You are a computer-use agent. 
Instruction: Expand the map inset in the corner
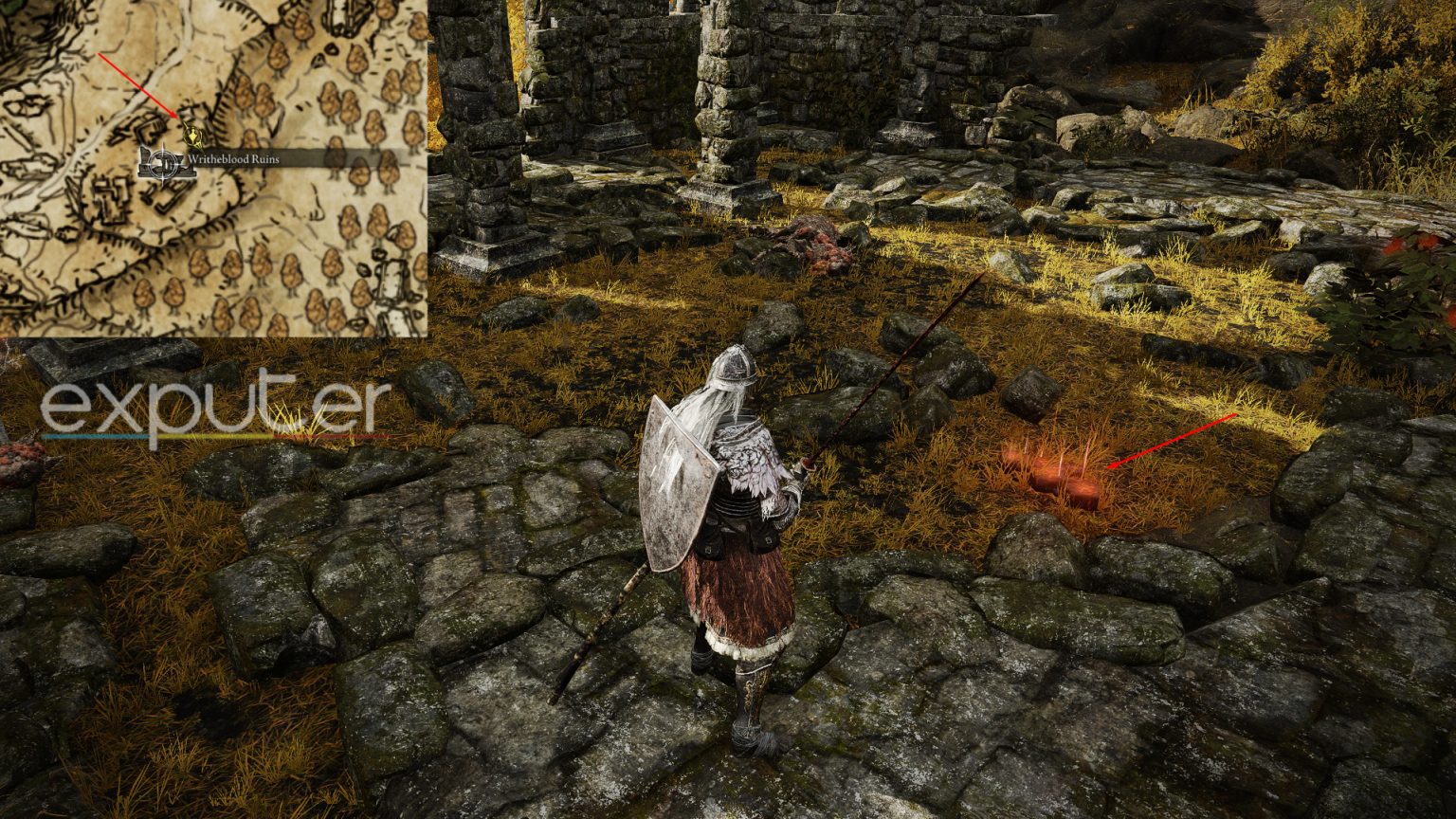[x=213, y=171]
